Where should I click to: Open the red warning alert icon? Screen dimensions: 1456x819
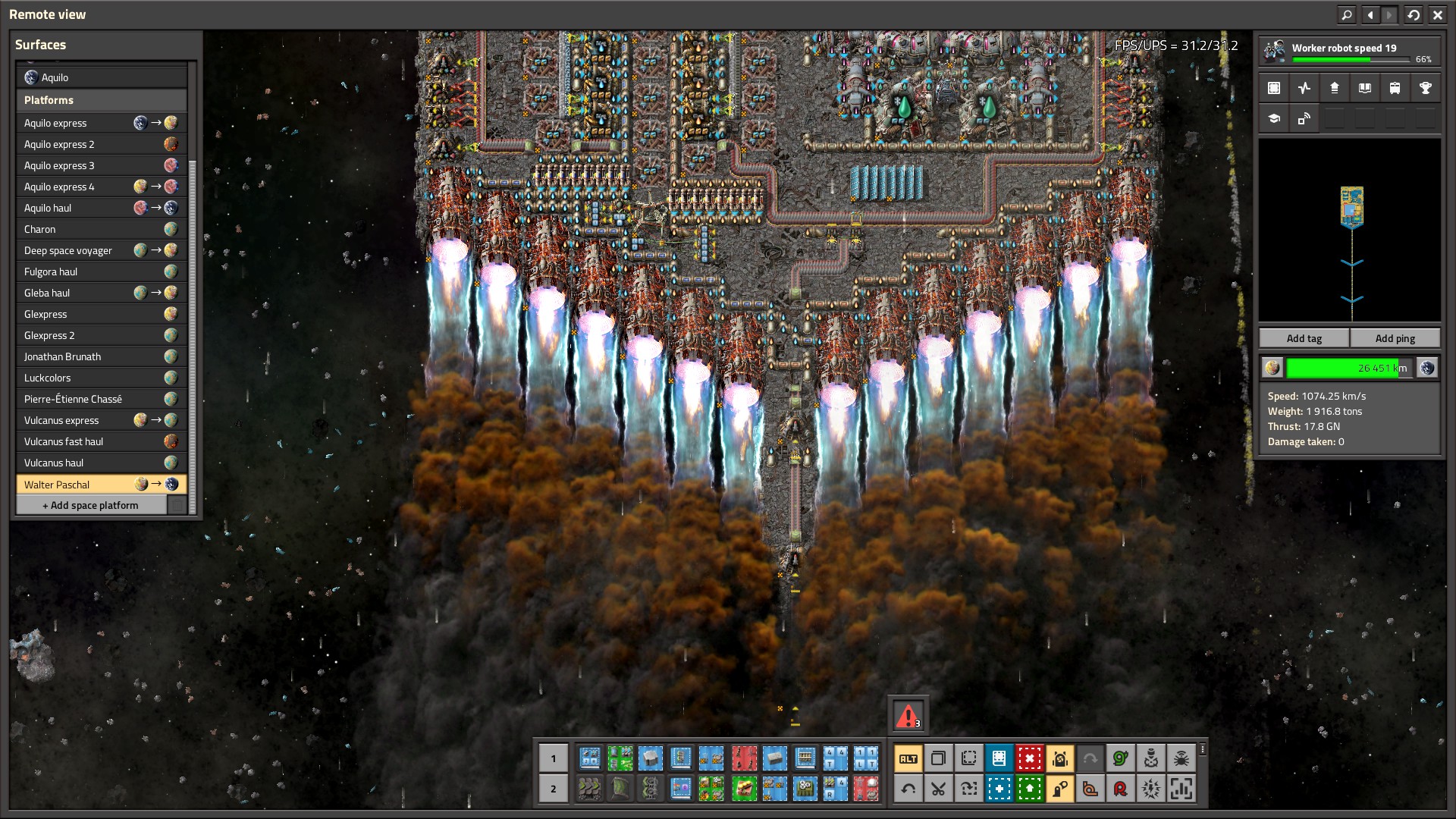point(908,715)
